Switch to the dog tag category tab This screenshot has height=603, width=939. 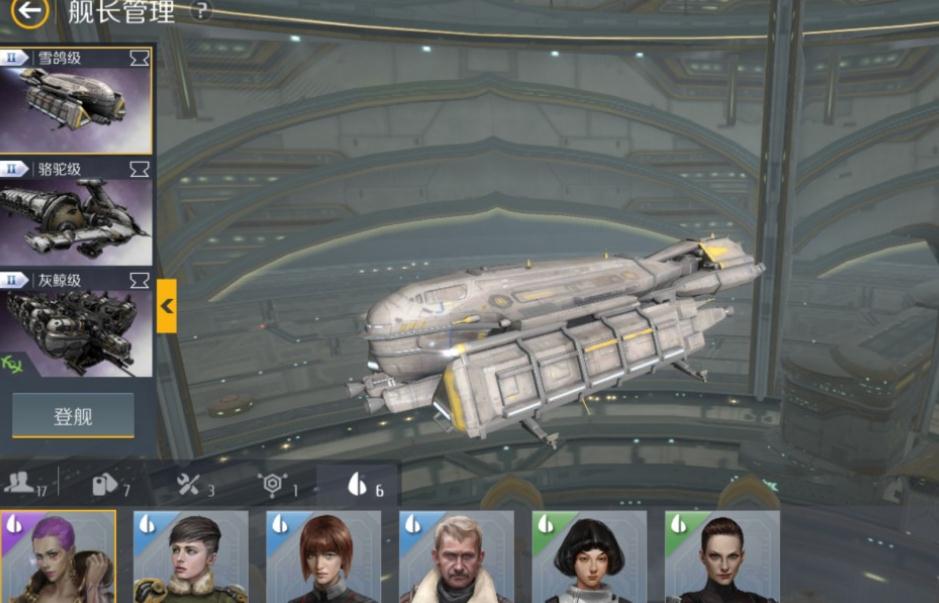(110, 485)
